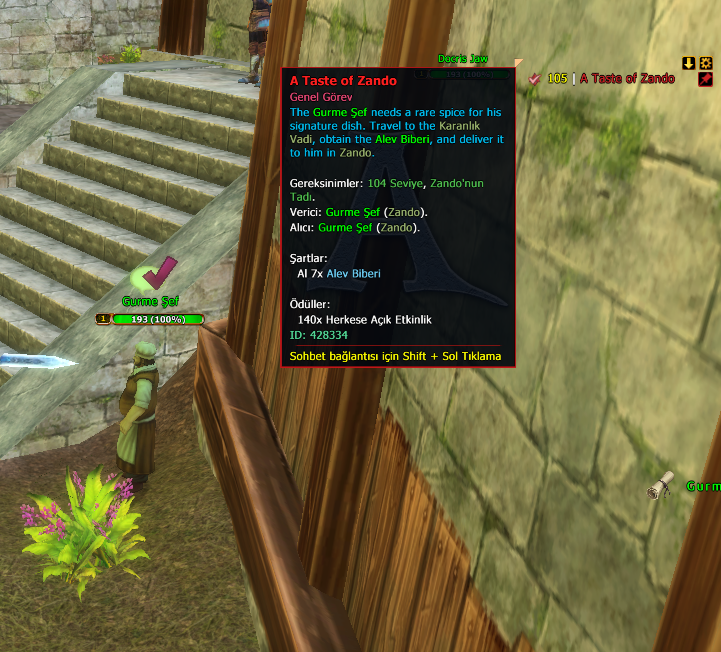Click the checkmark icon beside the tracked quest

coord(535,79)
